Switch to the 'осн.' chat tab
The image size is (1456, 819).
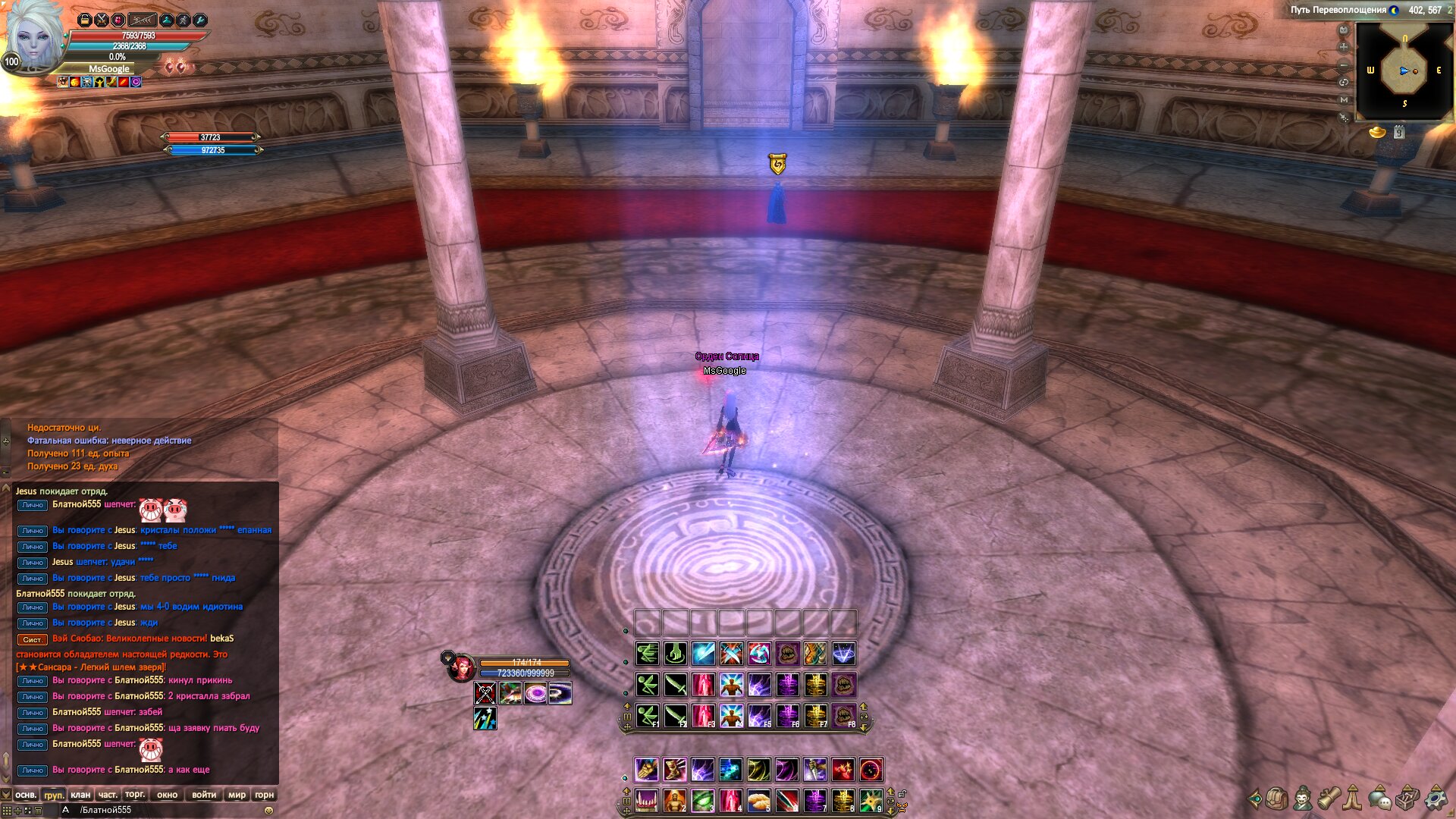point(26,795)
